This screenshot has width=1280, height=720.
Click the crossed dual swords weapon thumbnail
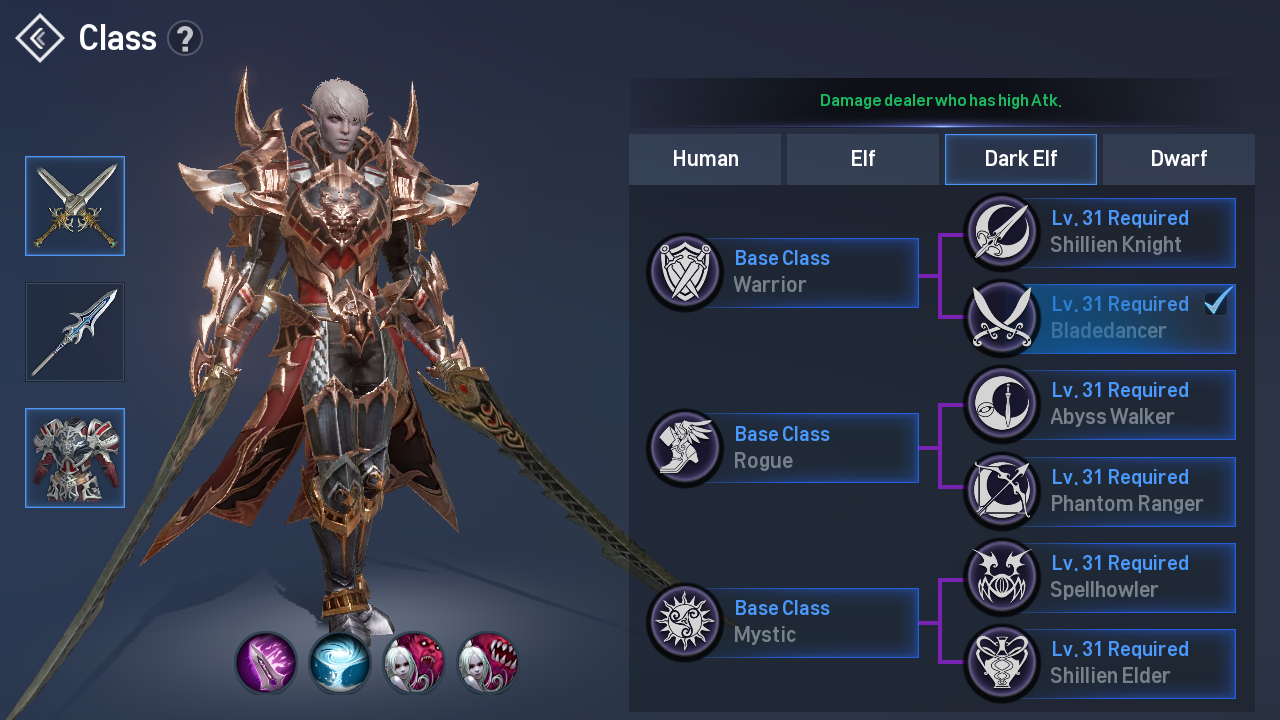click(75, 206)
